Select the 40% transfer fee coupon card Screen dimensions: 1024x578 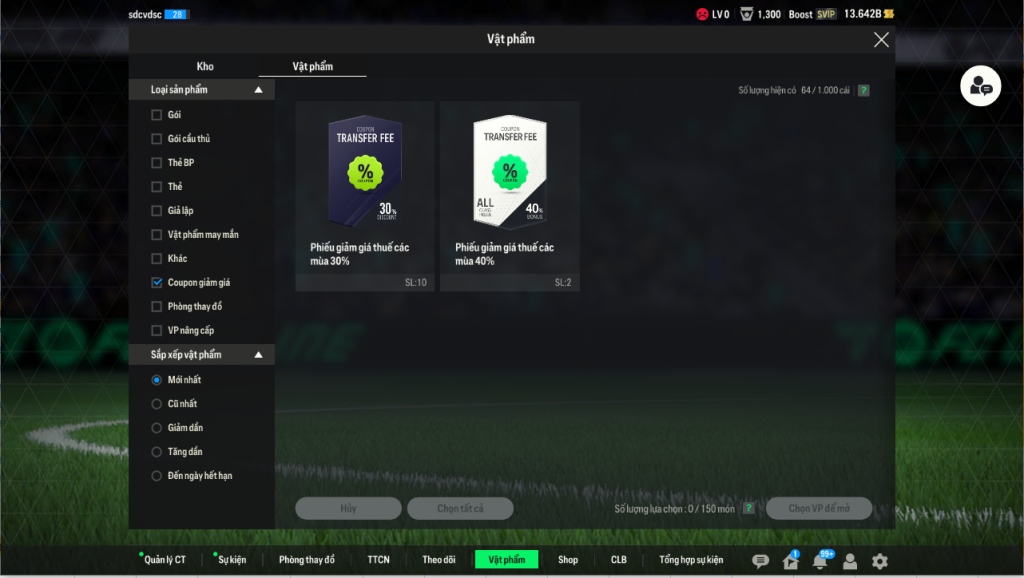click(x=510, y=196)
